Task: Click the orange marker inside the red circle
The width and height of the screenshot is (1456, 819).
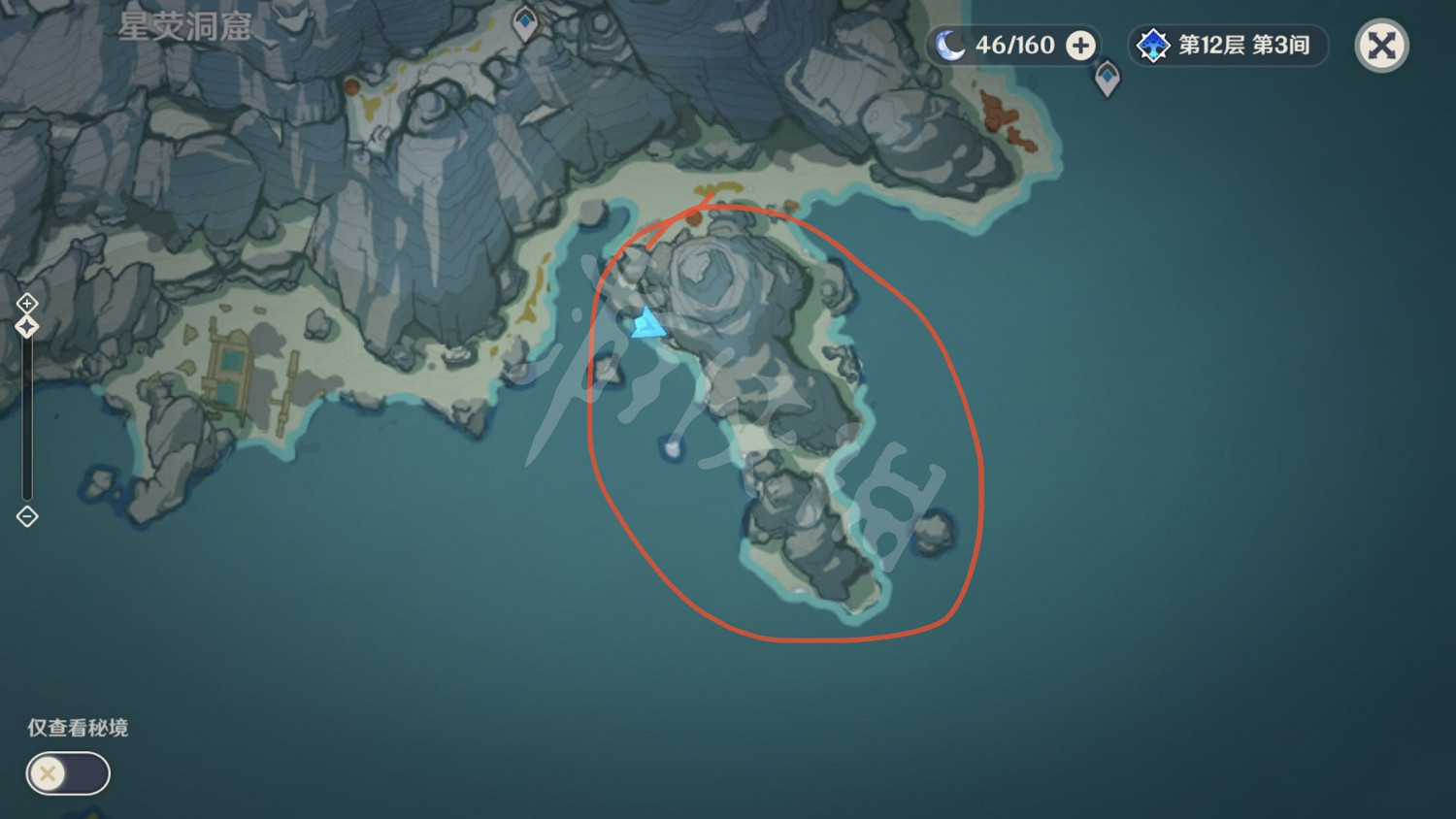Action: click(696, 217)
